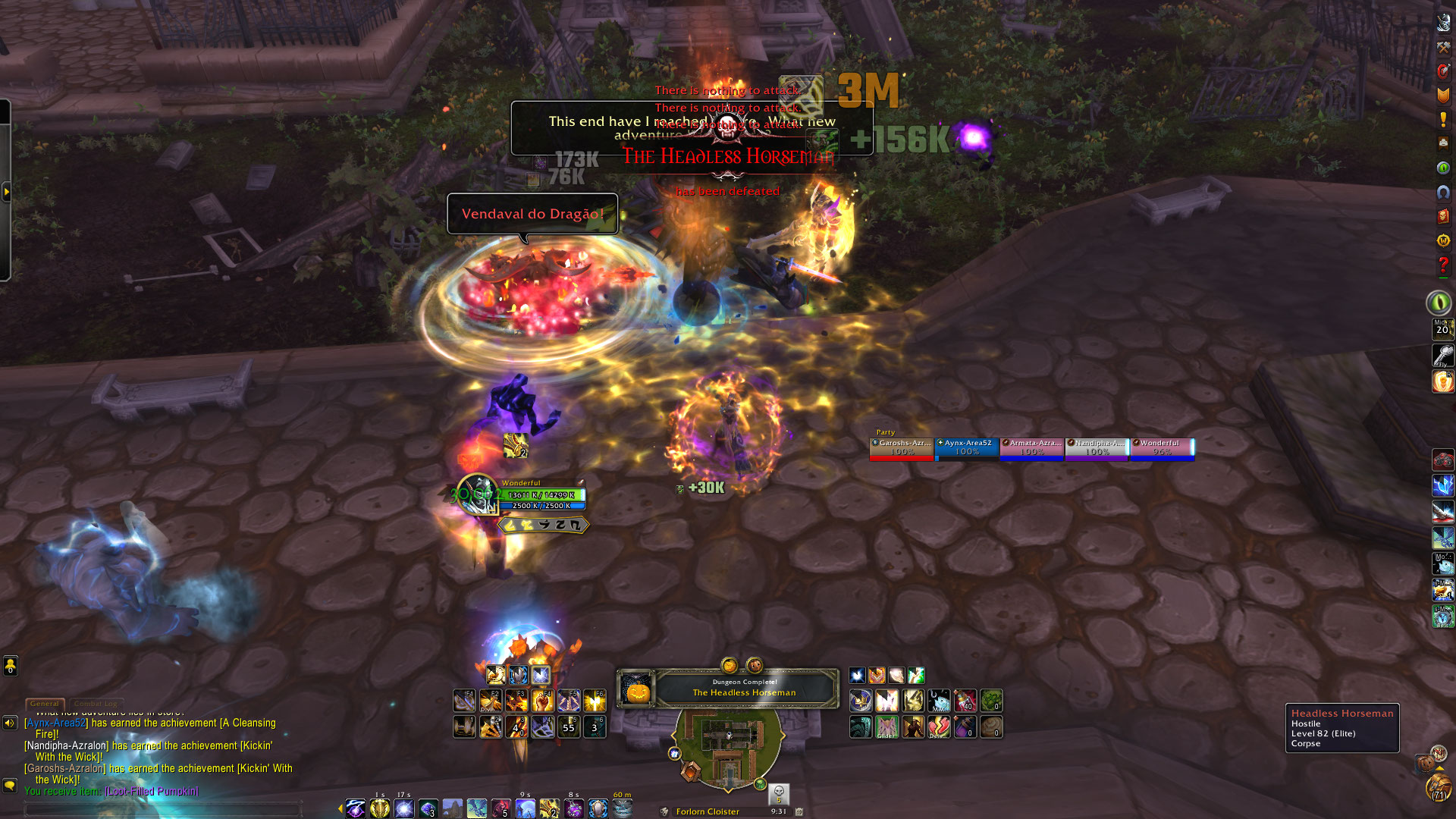
Task: Open the social friends list button
Action: 10,666
